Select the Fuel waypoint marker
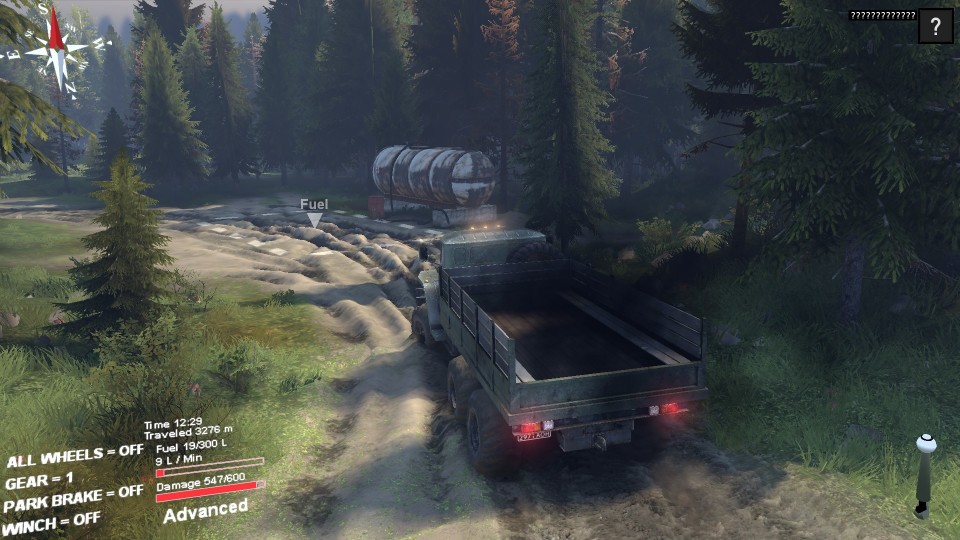The width and height of the screenshot is (960, 540). [x=315, y=218]
